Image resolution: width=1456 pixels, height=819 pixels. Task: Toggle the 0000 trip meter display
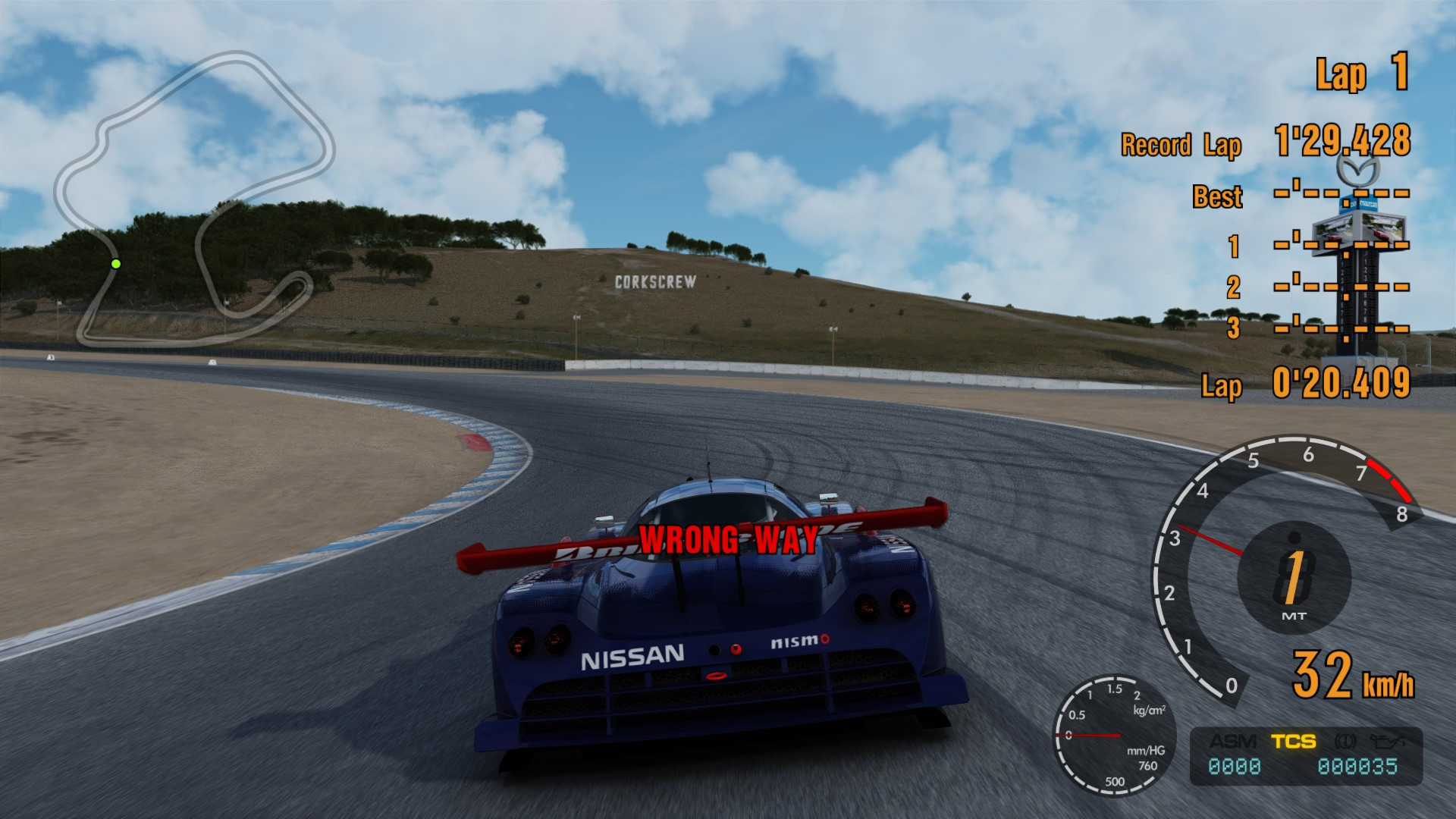pyautogui.click(x=1234, y=766)
